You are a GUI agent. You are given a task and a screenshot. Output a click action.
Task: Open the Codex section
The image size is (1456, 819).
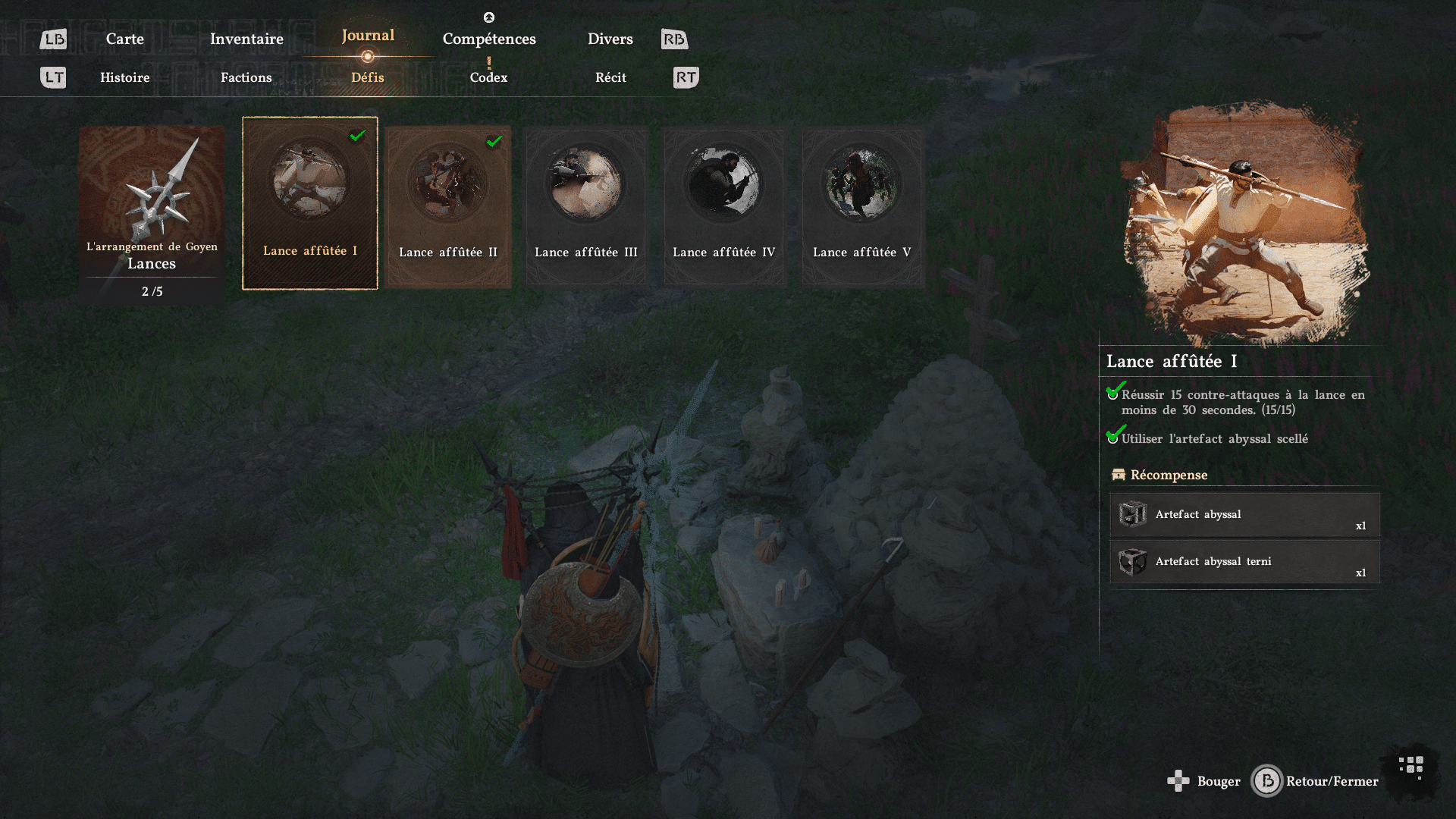(488, 77)
